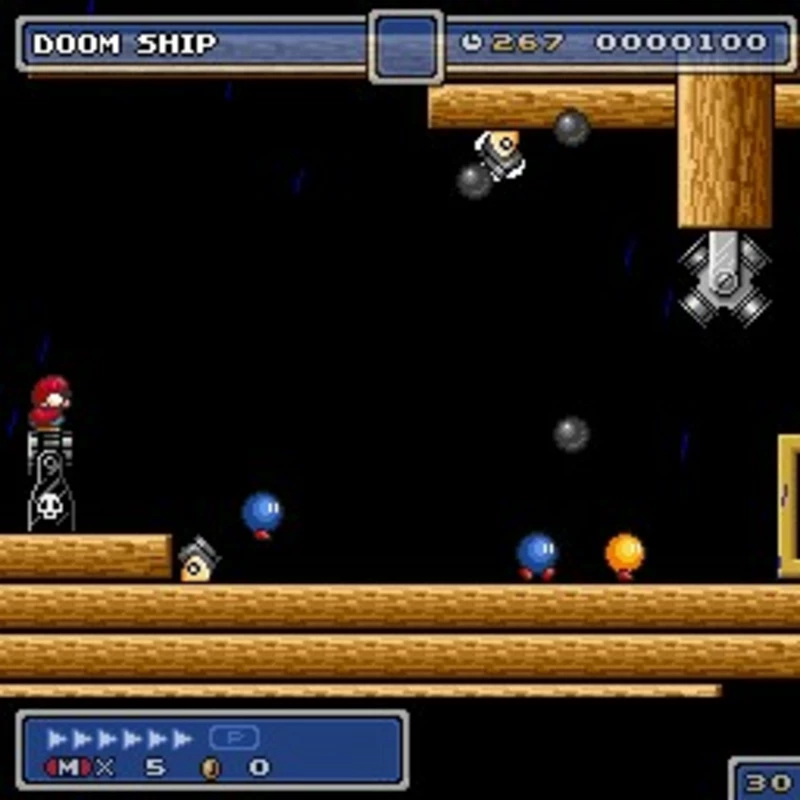The image size is (800, 800).
Task: Select the reserve item box
Action: (x=406, y=46)
